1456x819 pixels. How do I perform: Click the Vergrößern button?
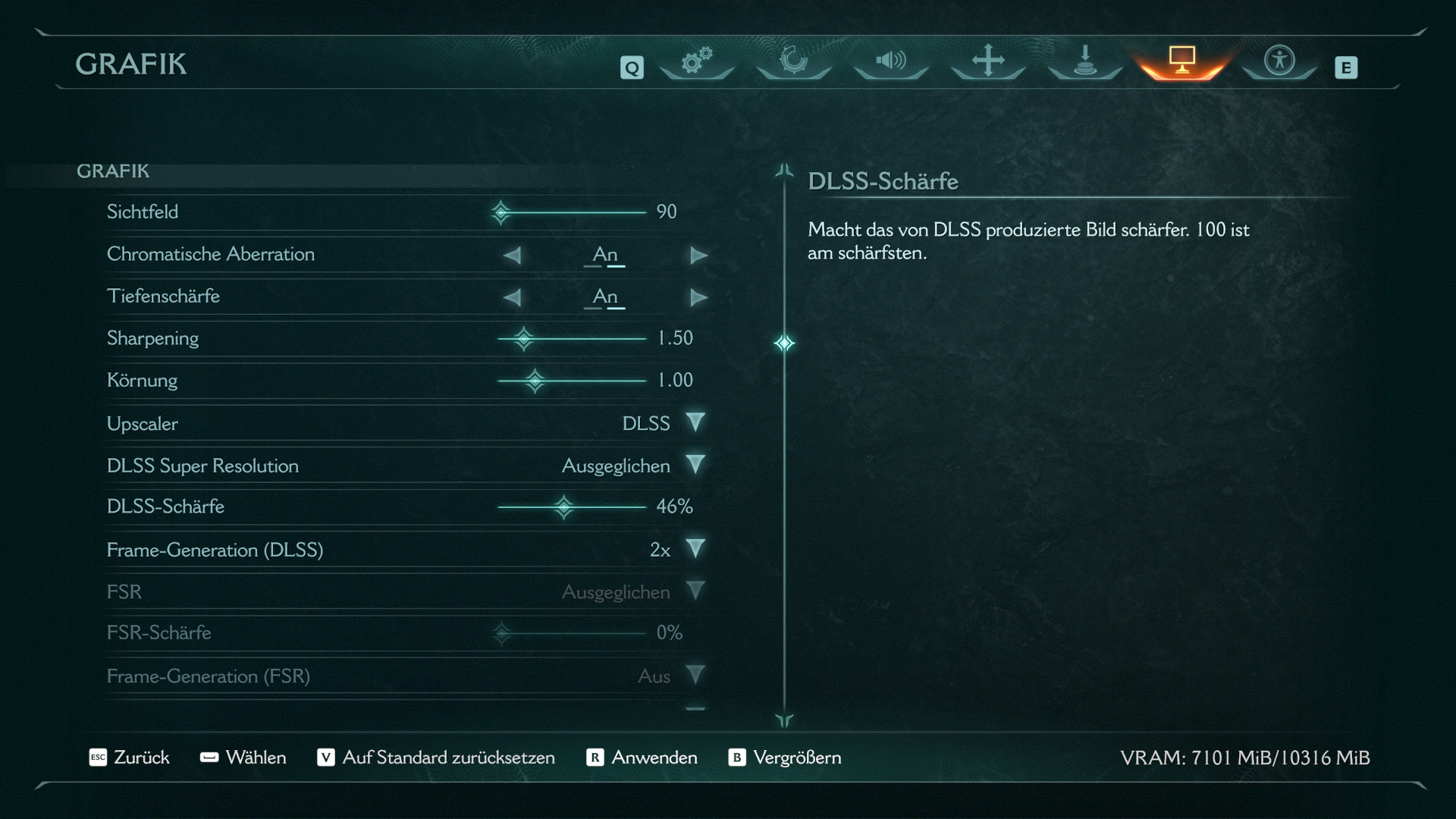point(785,758)
